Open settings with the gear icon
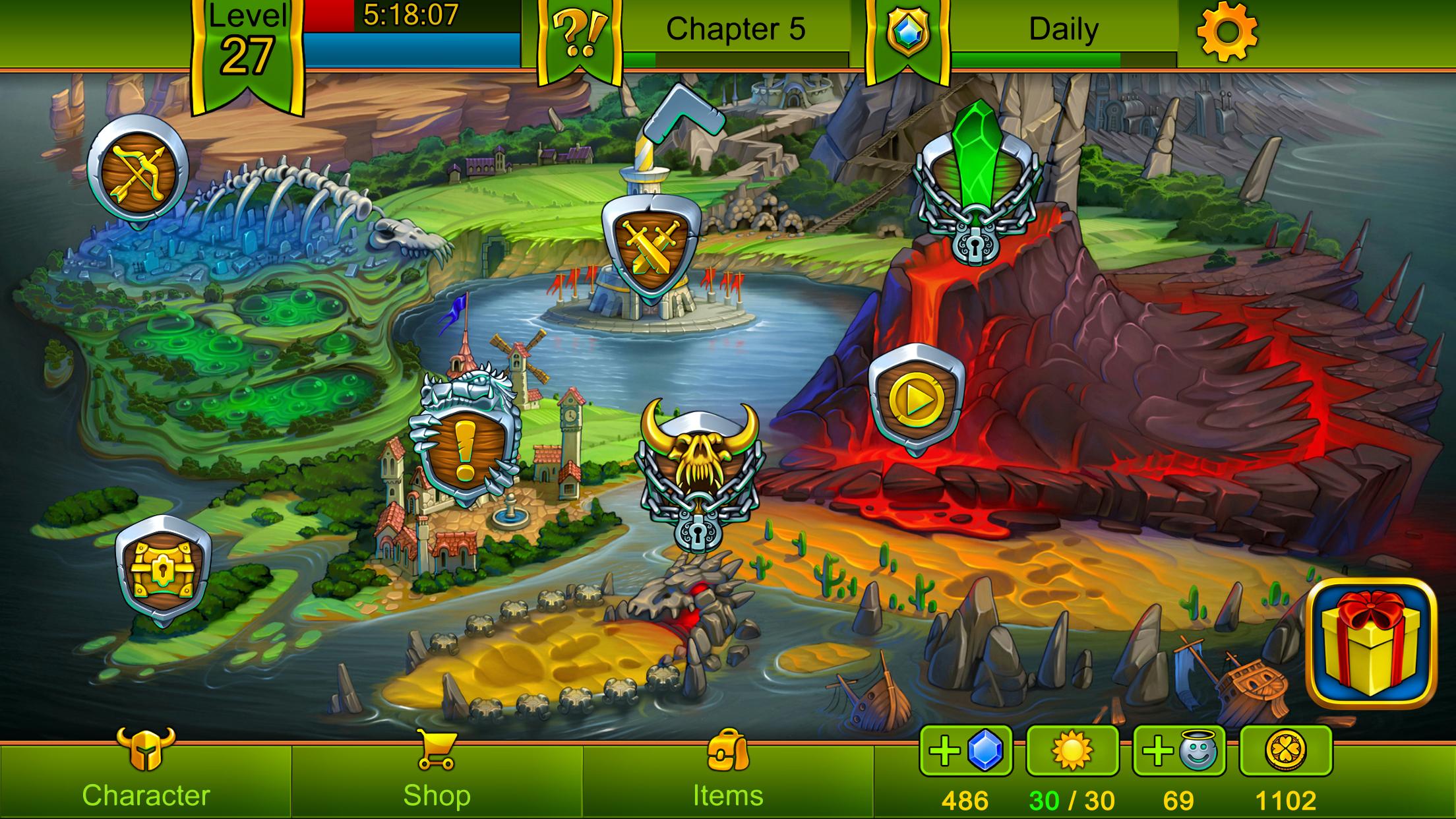 (x=1227, y=32)
